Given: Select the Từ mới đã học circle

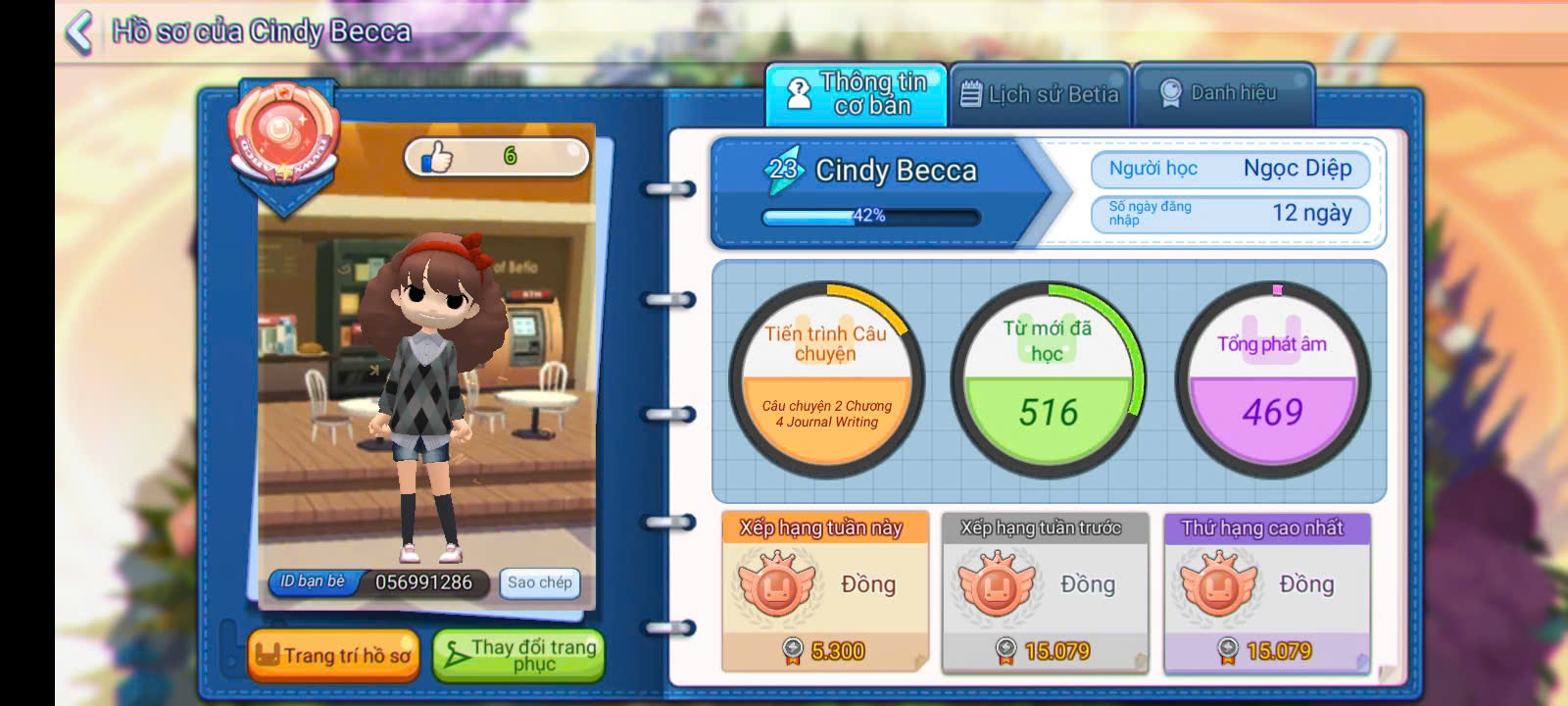Looking at the screenshot, I should tap(1048, 379).
